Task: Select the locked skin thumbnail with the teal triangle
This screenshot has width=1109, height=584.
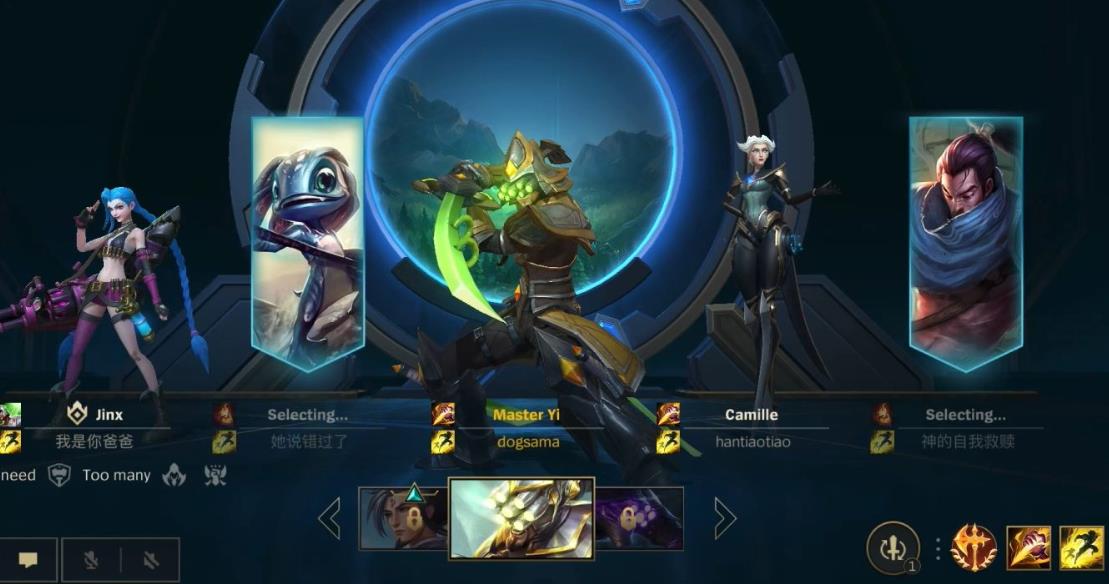Action: tap(404, 517)
